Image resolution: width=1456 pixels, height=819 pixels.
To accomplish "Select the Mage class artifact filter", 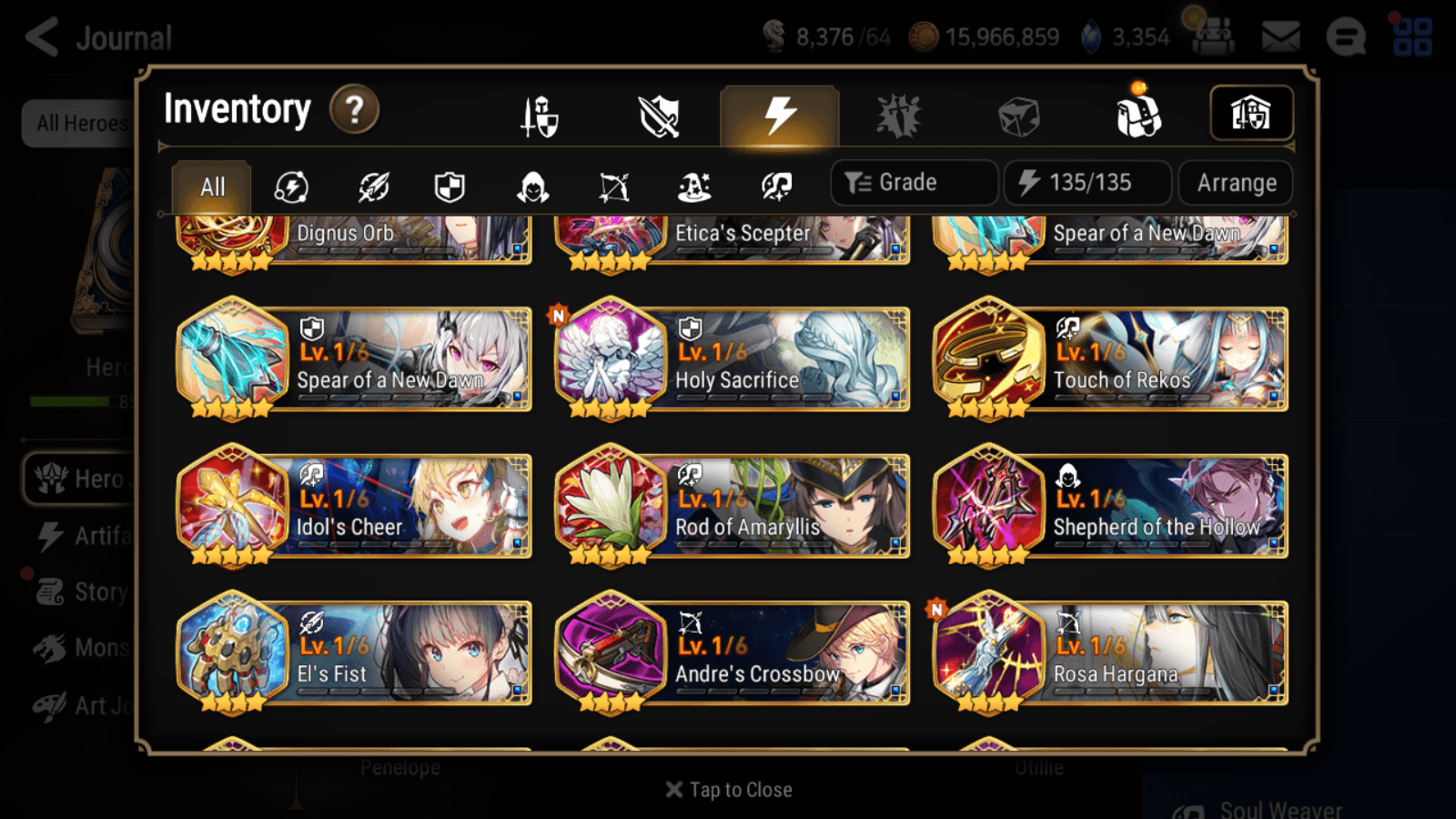I will (x=696, y=187).
